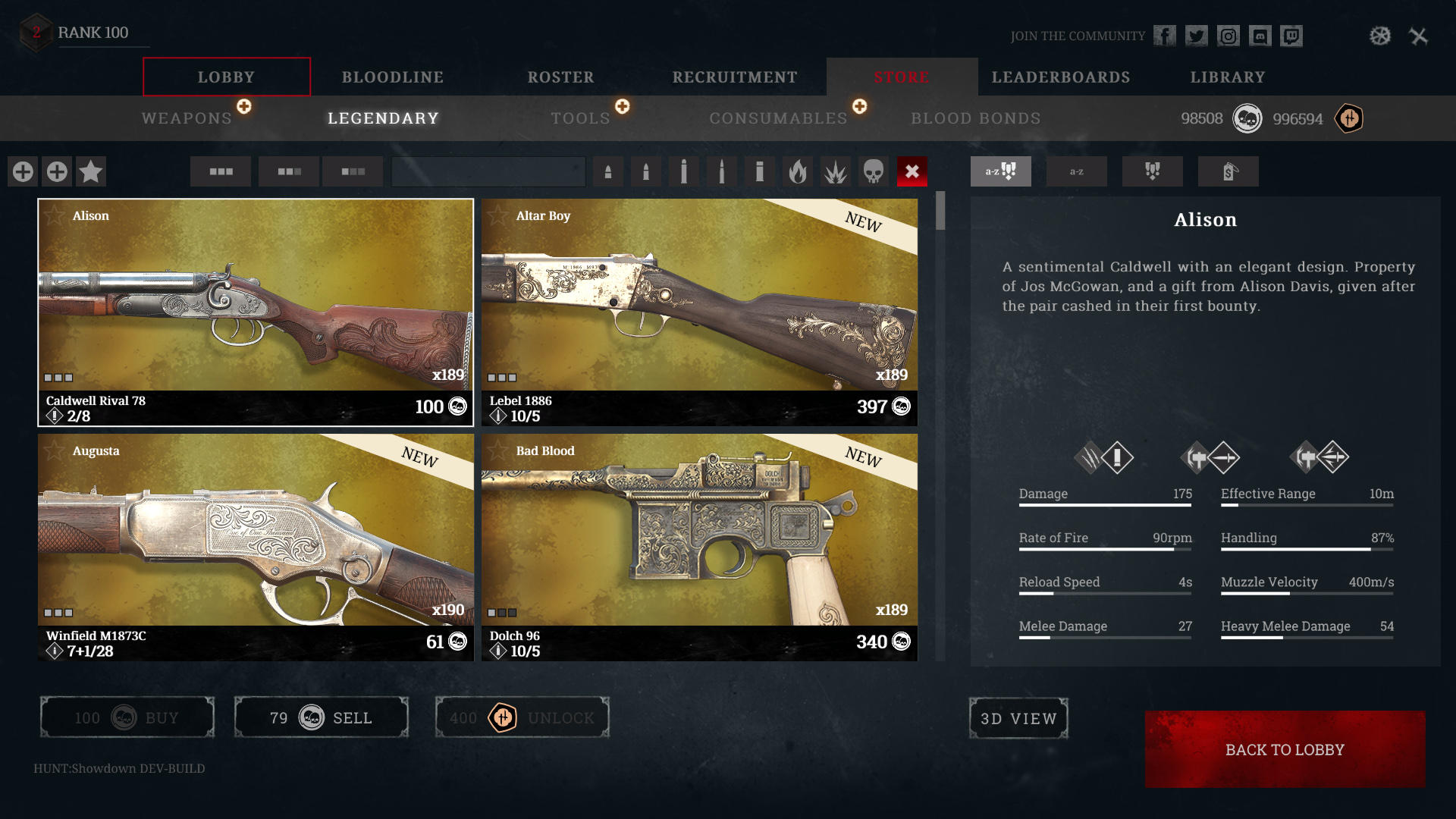Viewport: 1456px width, 819px height.
Task: Open the 3D View of Alison
Action: (x=1018, y=718)
